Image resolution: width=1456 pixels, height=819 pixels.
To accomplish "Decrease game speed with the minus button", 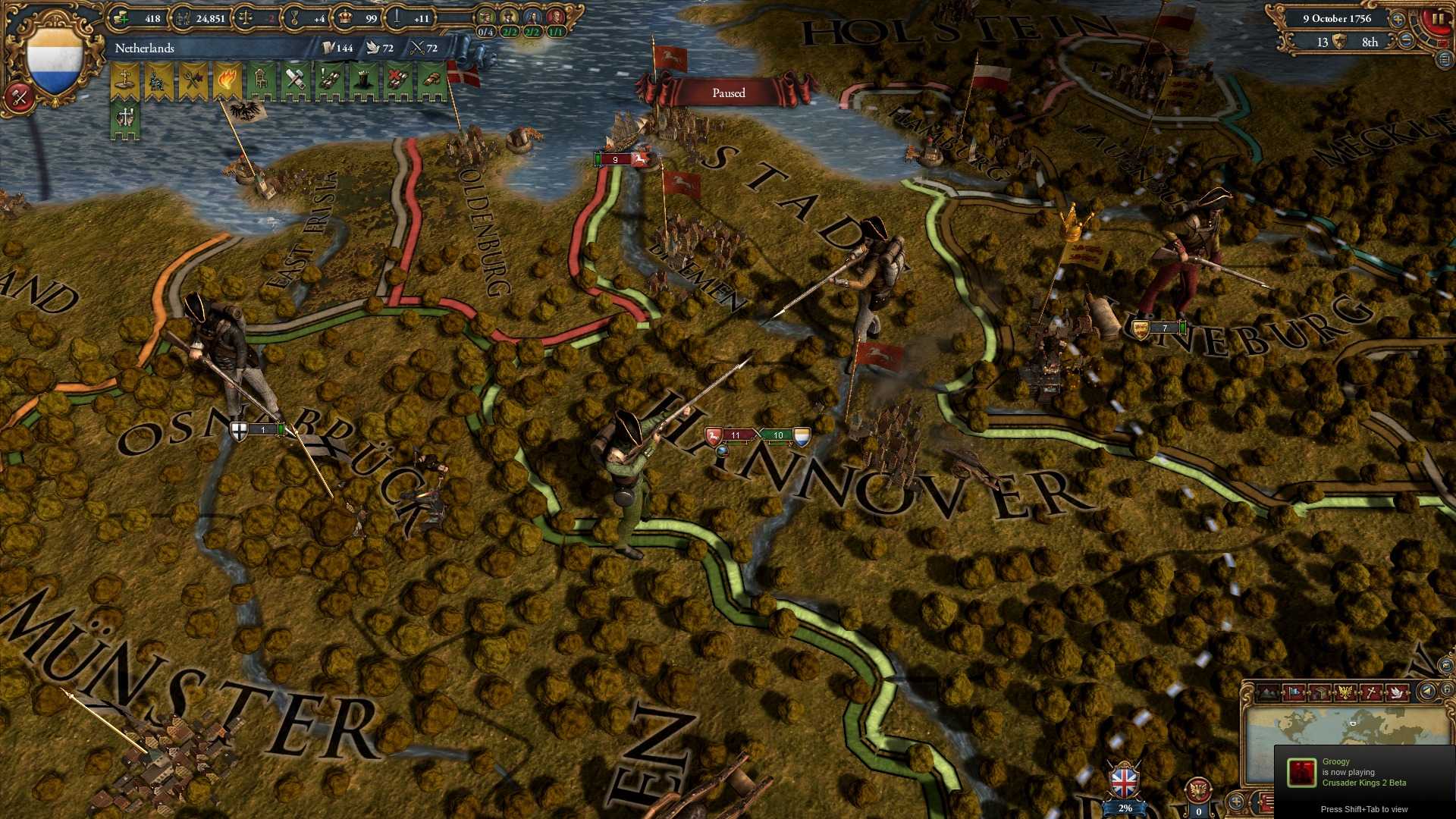I will (x=1405, y=41).
